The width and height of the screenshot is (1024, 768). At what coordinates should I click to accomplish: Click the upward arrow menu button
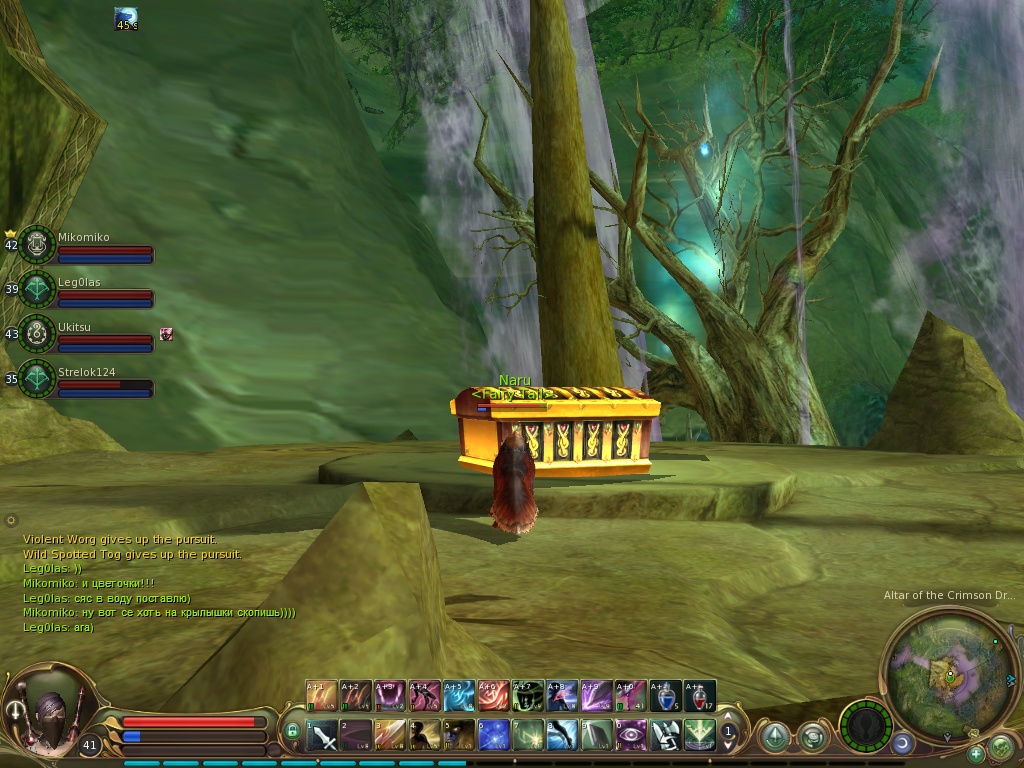click(x=774, y=737)
